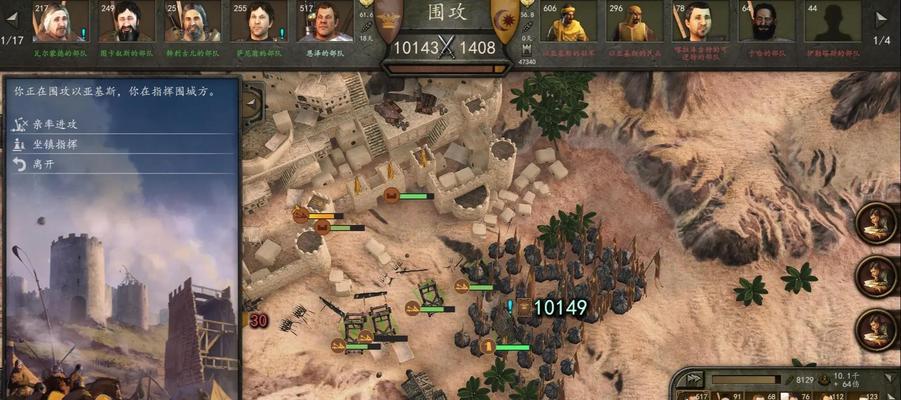Choose 亲率进攻 to lead the assault

[56, 124]
